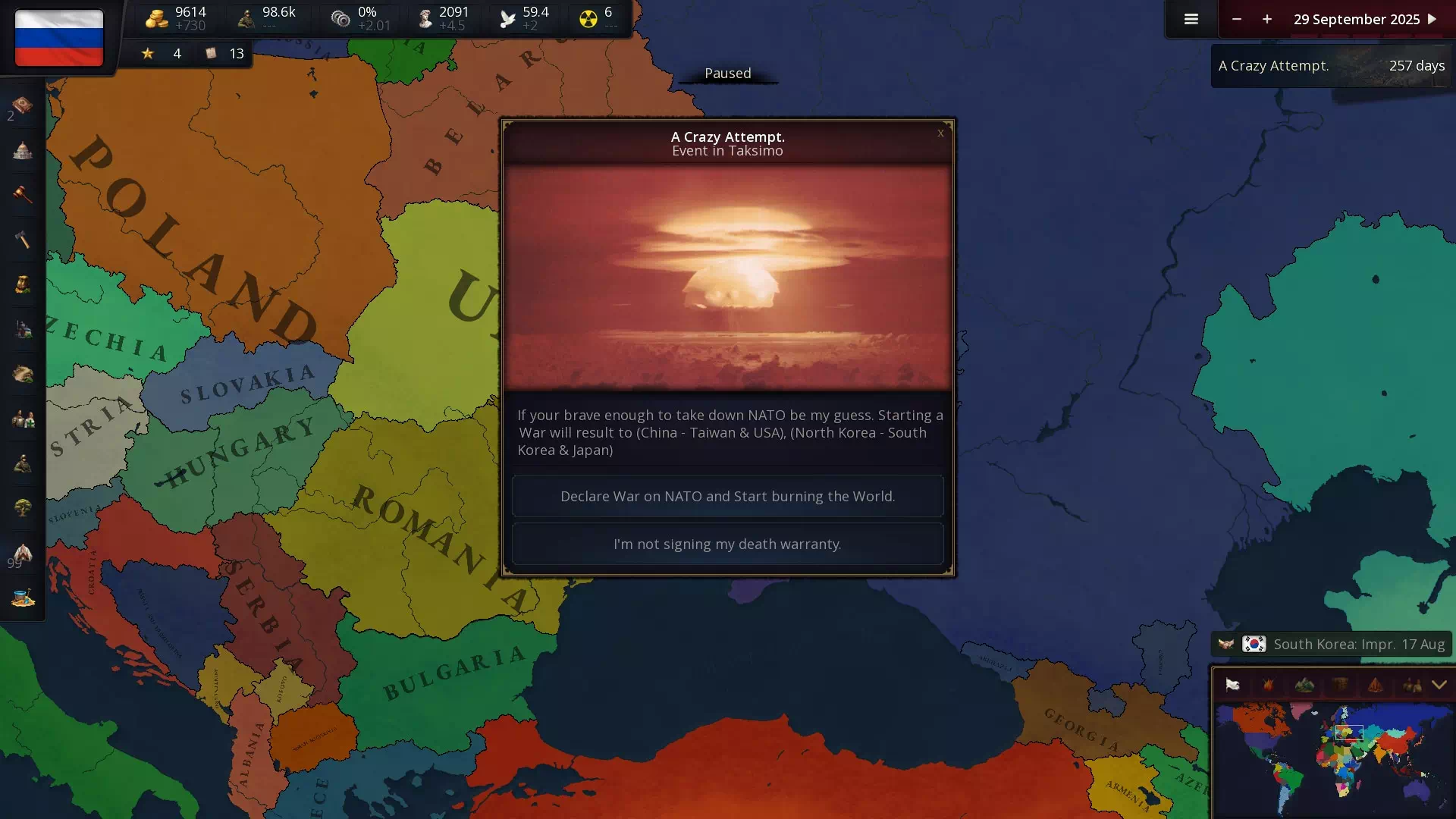Open the red book sidebar icon

(x=23, y=105)
